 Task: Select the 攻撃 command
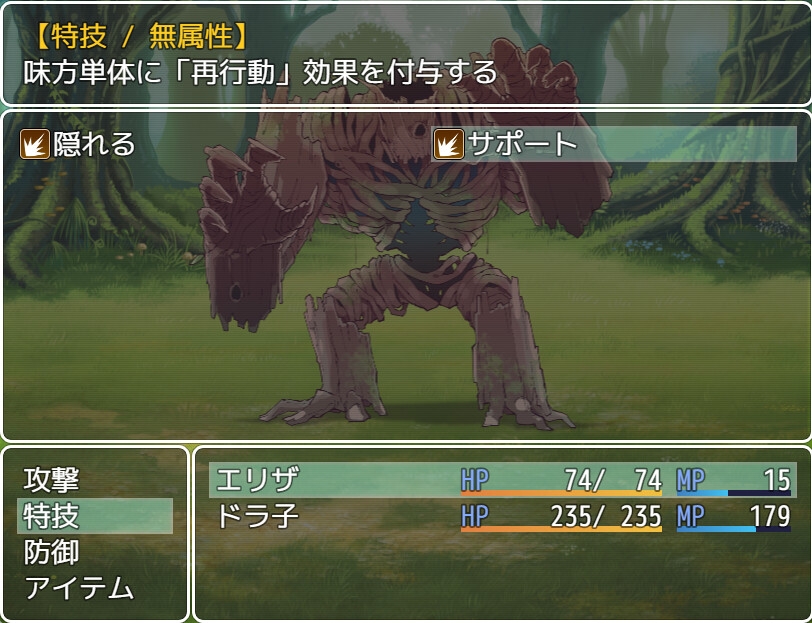(x=52, y=480)
